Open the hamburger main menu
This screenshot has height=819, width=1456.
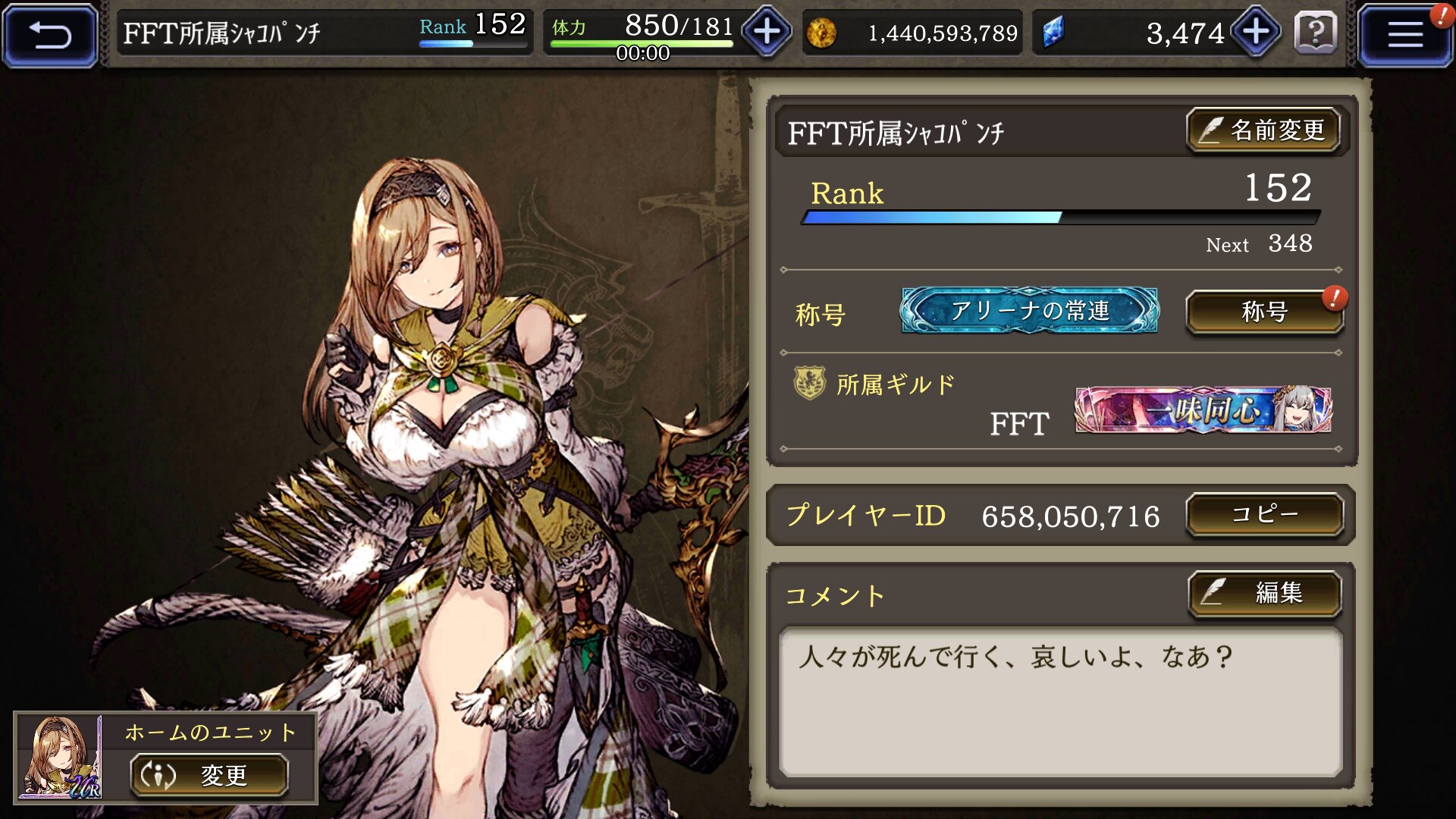[x=1404, y=35]
